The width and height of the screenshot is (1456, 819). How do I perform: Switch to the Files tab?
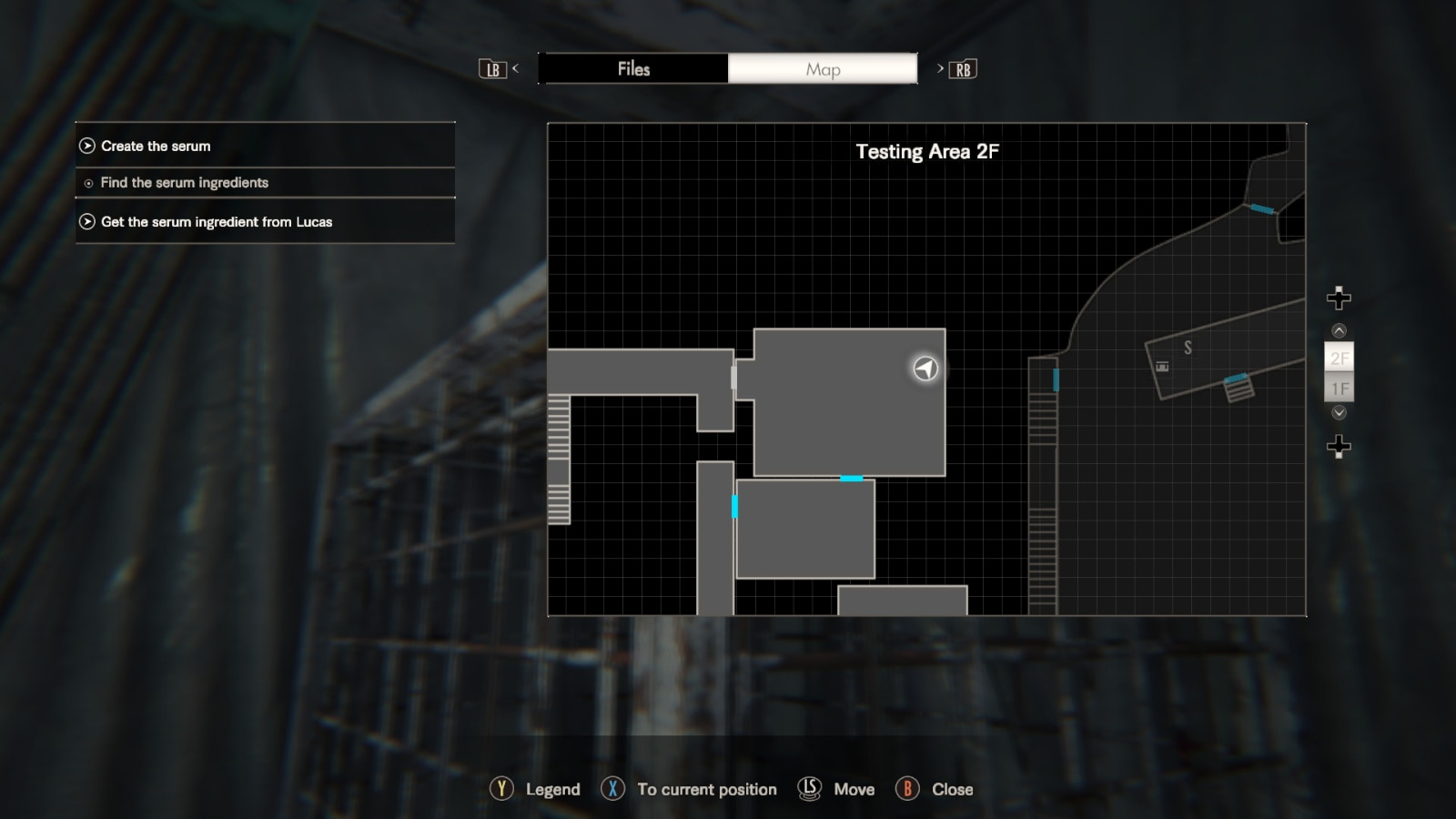point(633,69)
